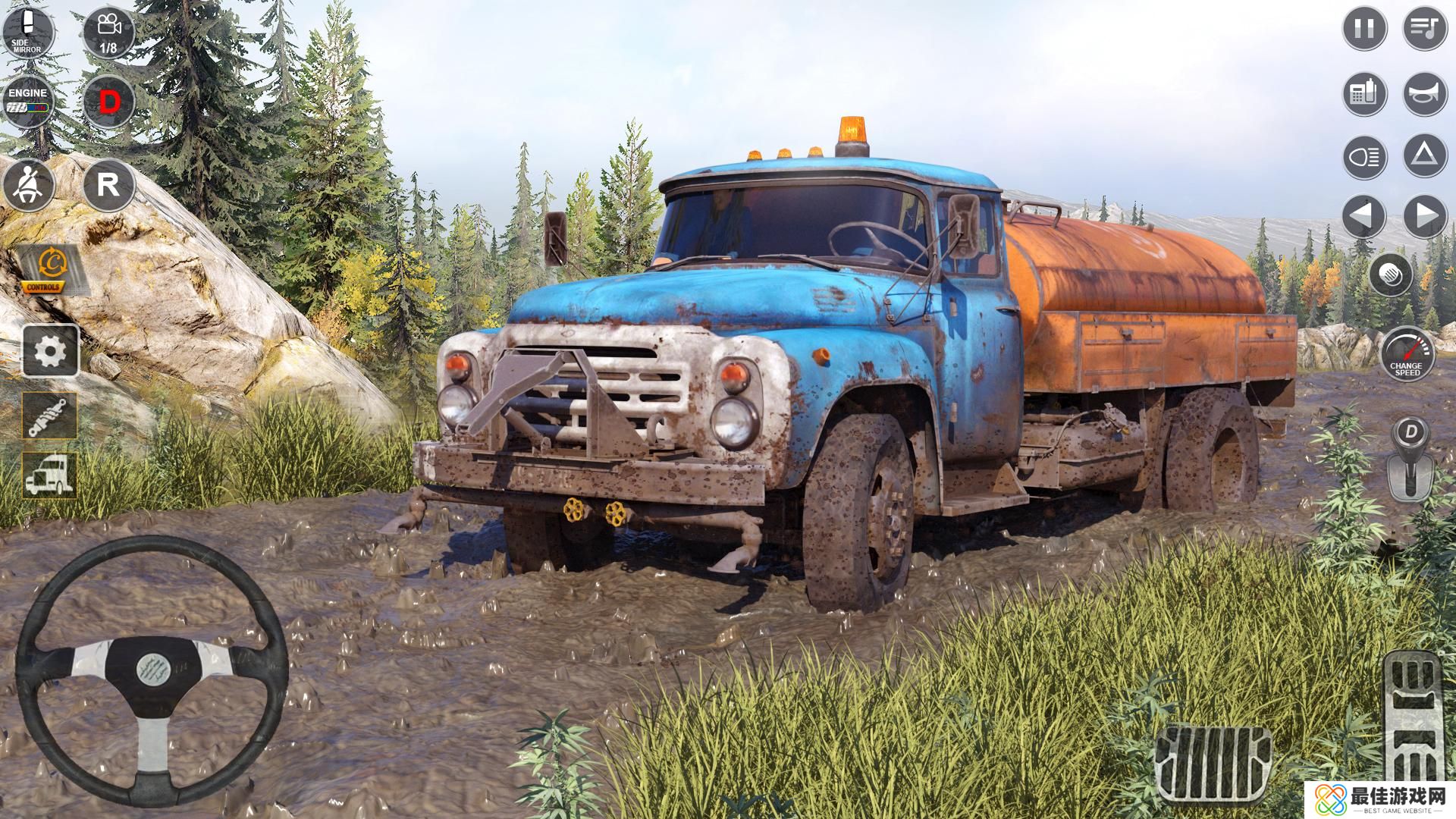Click the on-screen steering wheel
Screen dimensions: 1456x819
152,672
